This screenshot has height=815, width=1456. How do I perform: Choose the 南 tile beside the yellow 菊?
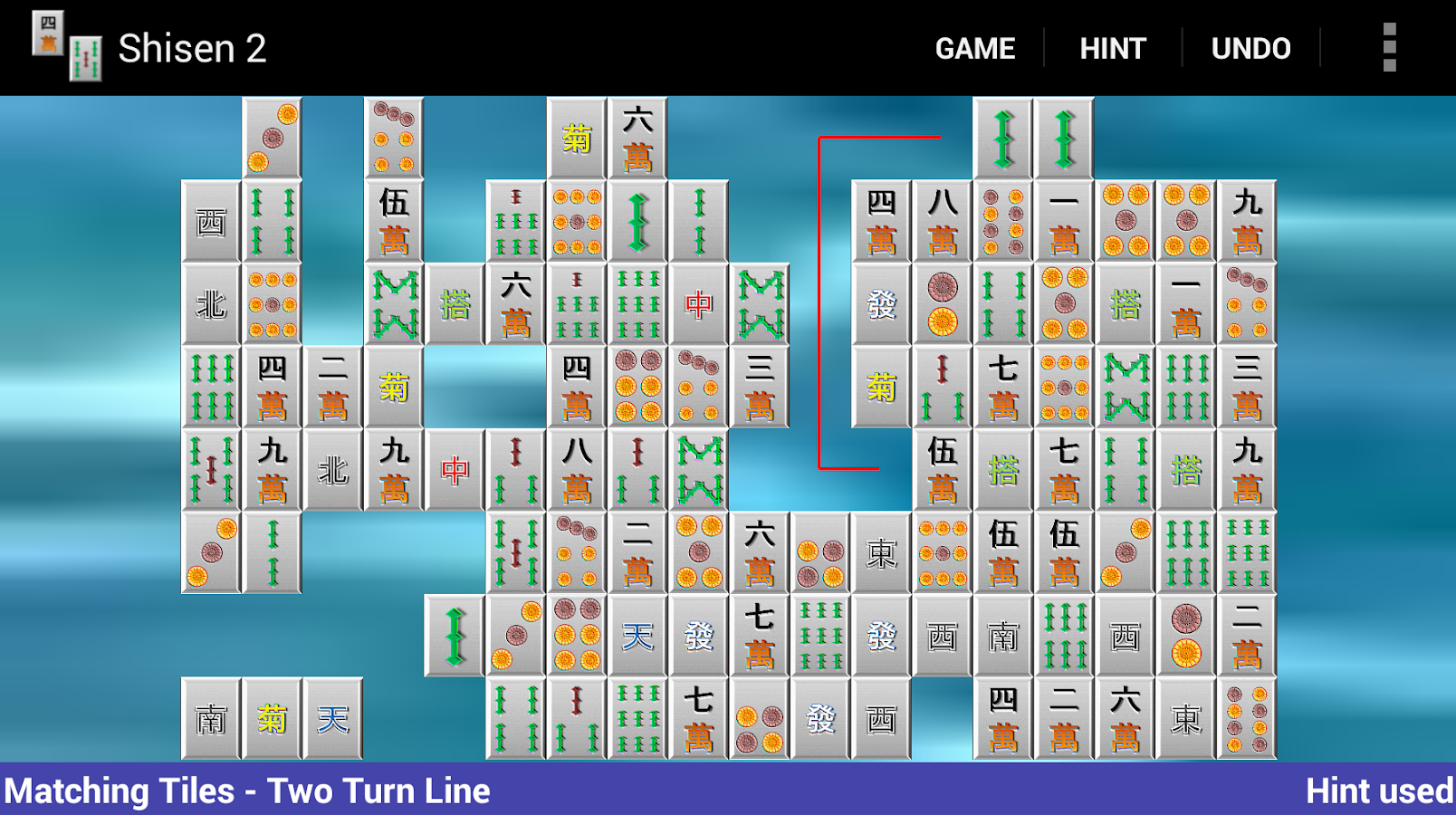211,719
